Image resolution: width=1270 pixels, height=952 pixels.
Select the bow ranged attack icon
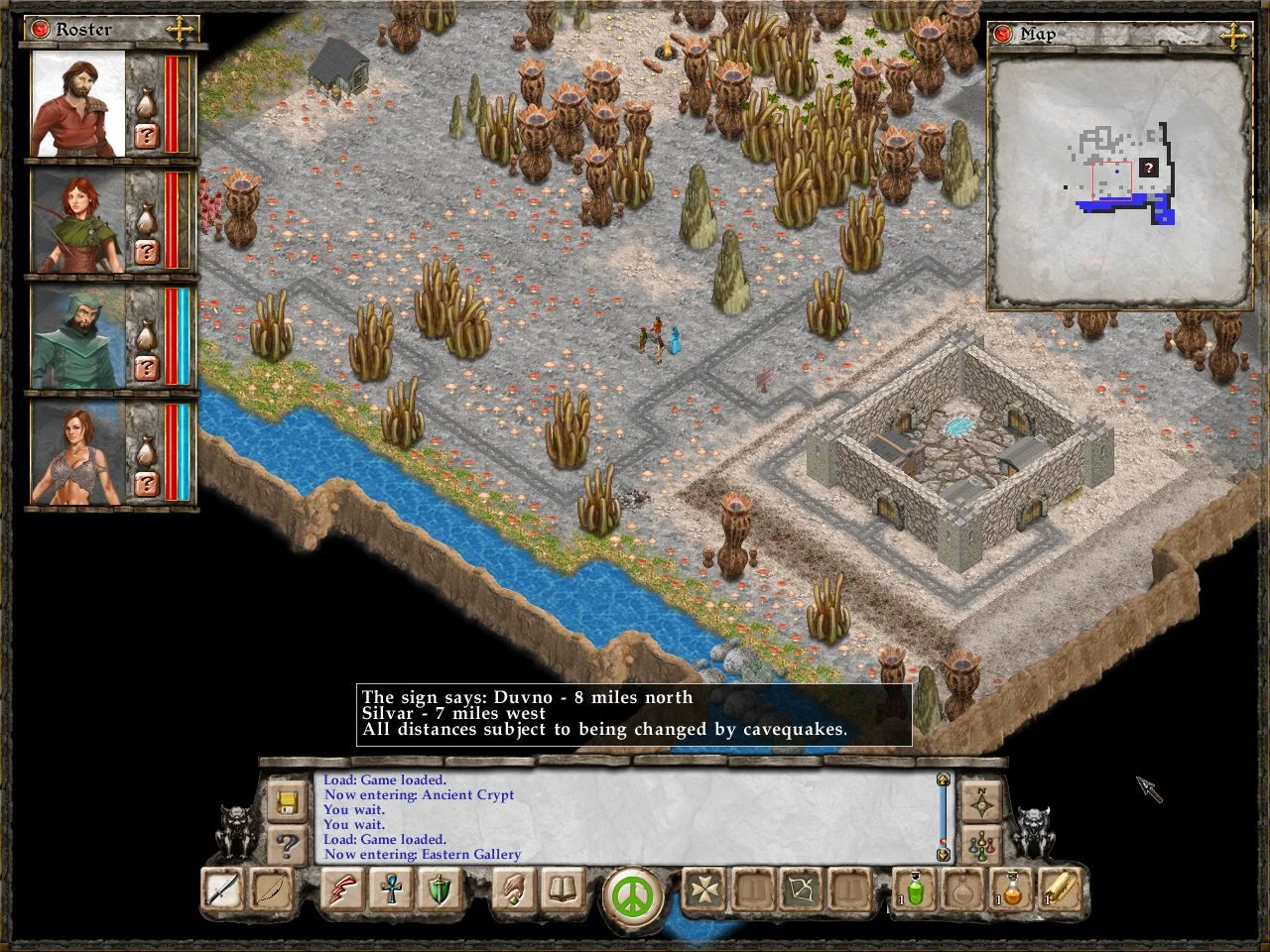pyautogui.click(x=270, y=891)
